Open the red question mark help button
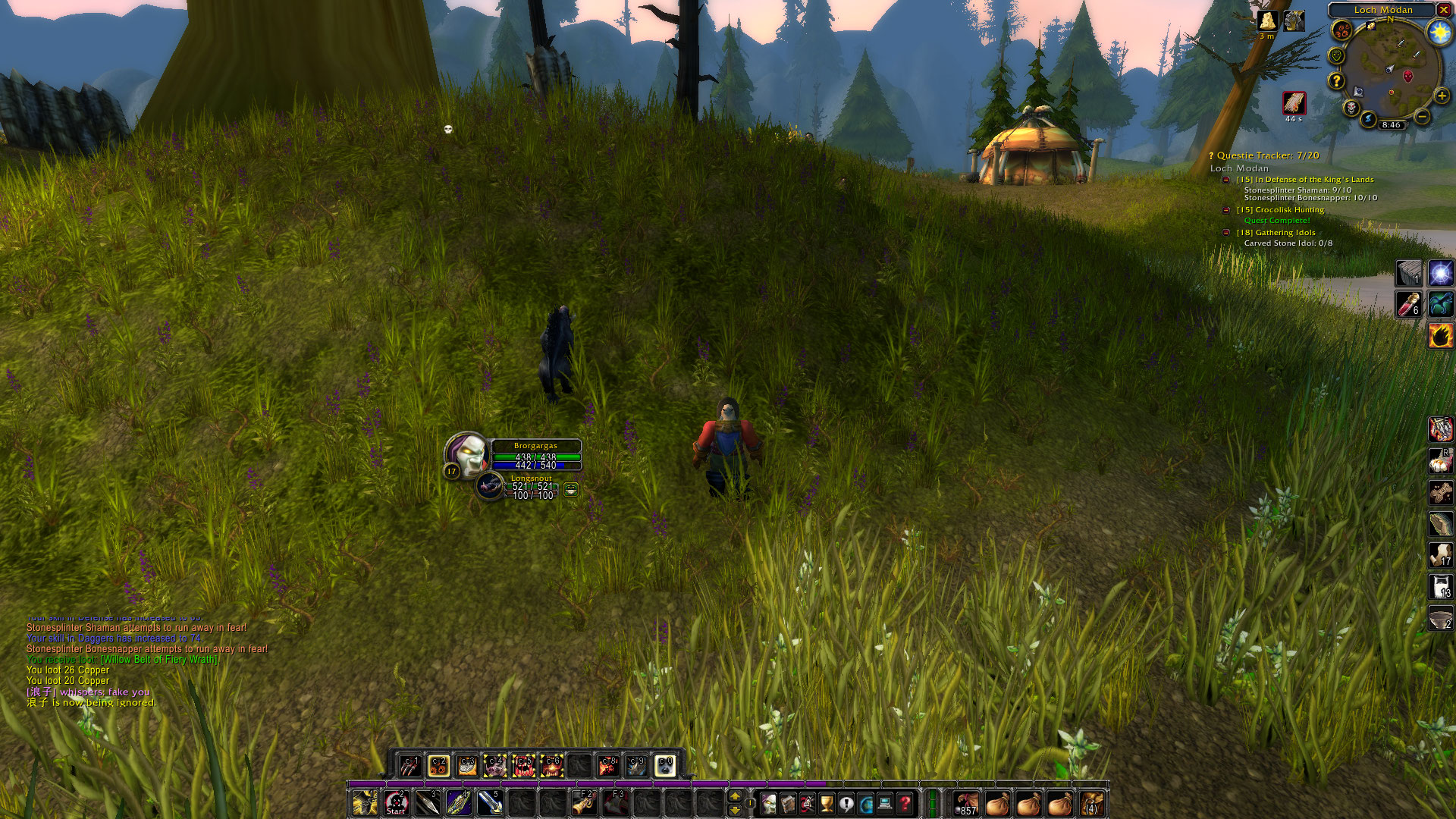Image resolution: width=1456 pixels, height=819 pixels. pyautogui.click(x=905, y=803)
